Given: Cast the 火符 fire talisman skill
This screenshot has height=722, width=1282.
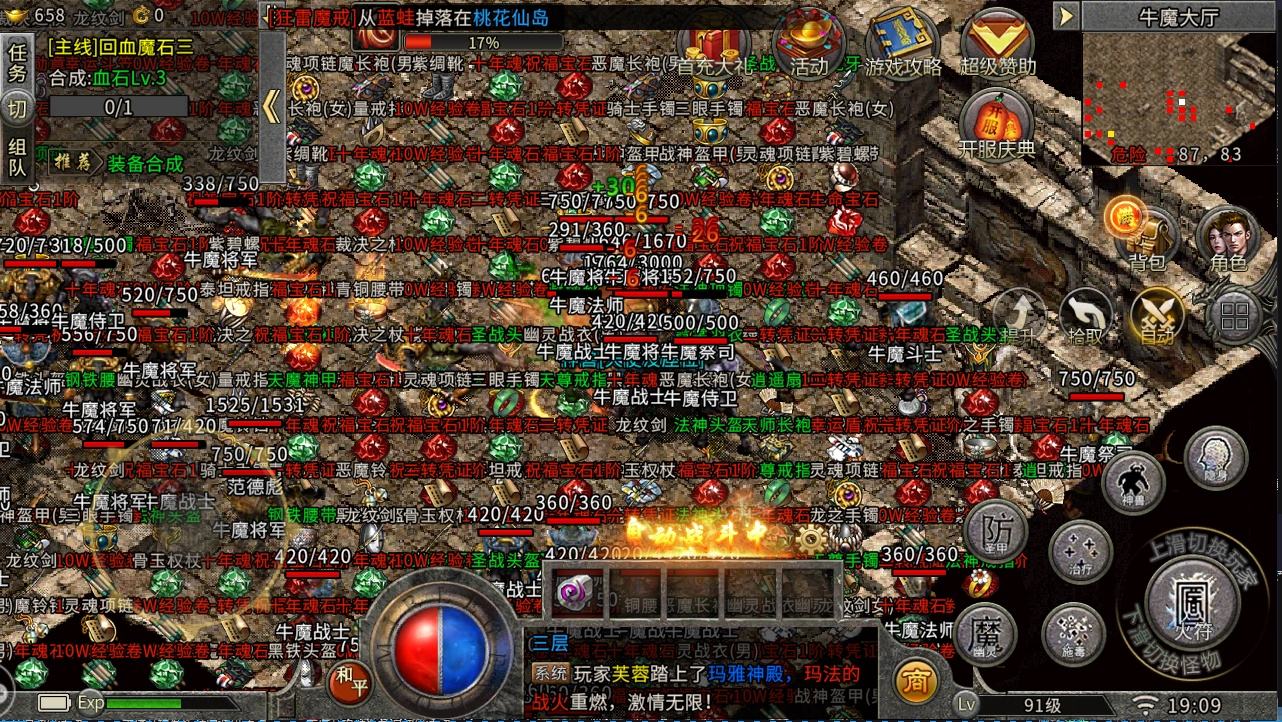Looking at the screenshot, I should 1192,598.
